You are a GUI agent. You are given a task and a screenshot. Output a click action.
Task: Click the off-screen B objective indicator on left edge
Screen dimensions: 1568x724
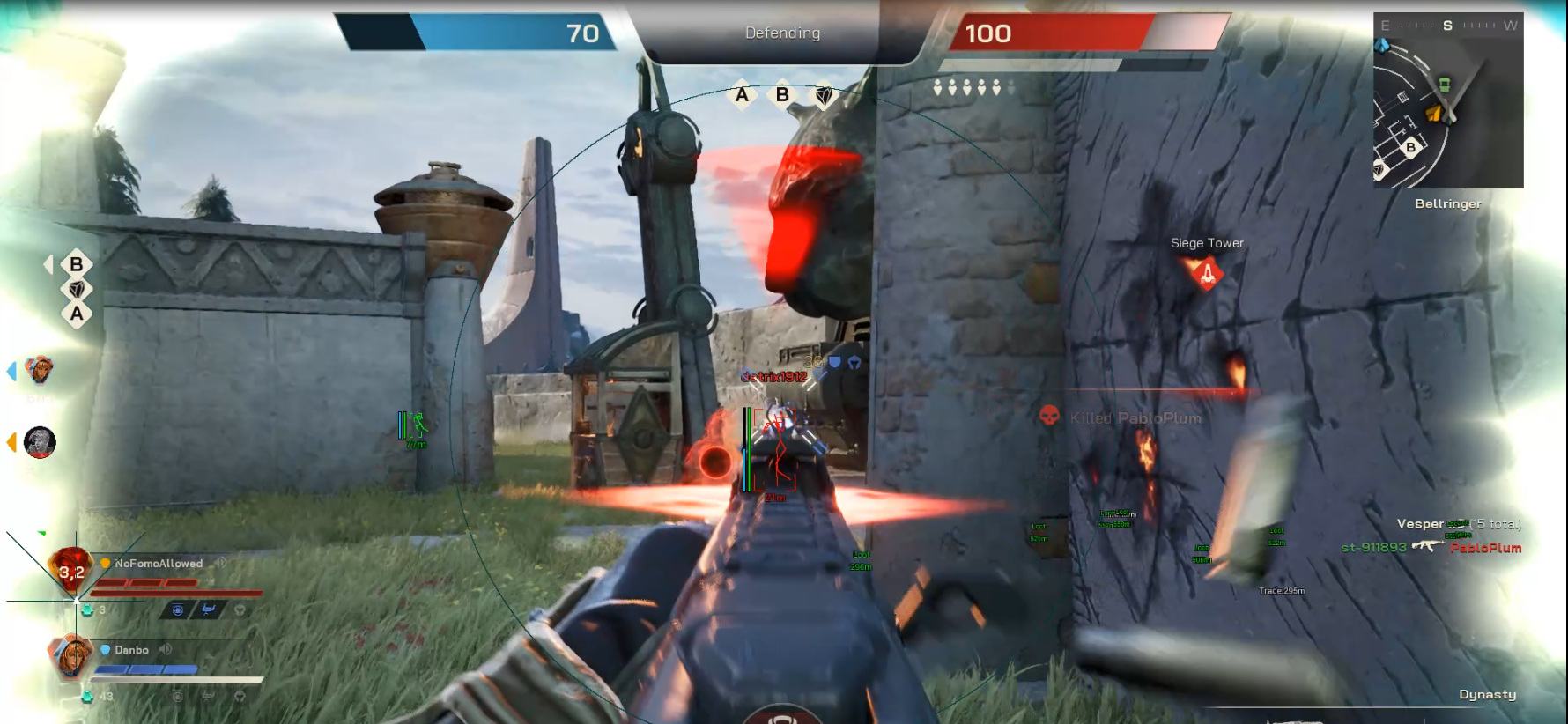pyautogui.click(x=76, y=264)
